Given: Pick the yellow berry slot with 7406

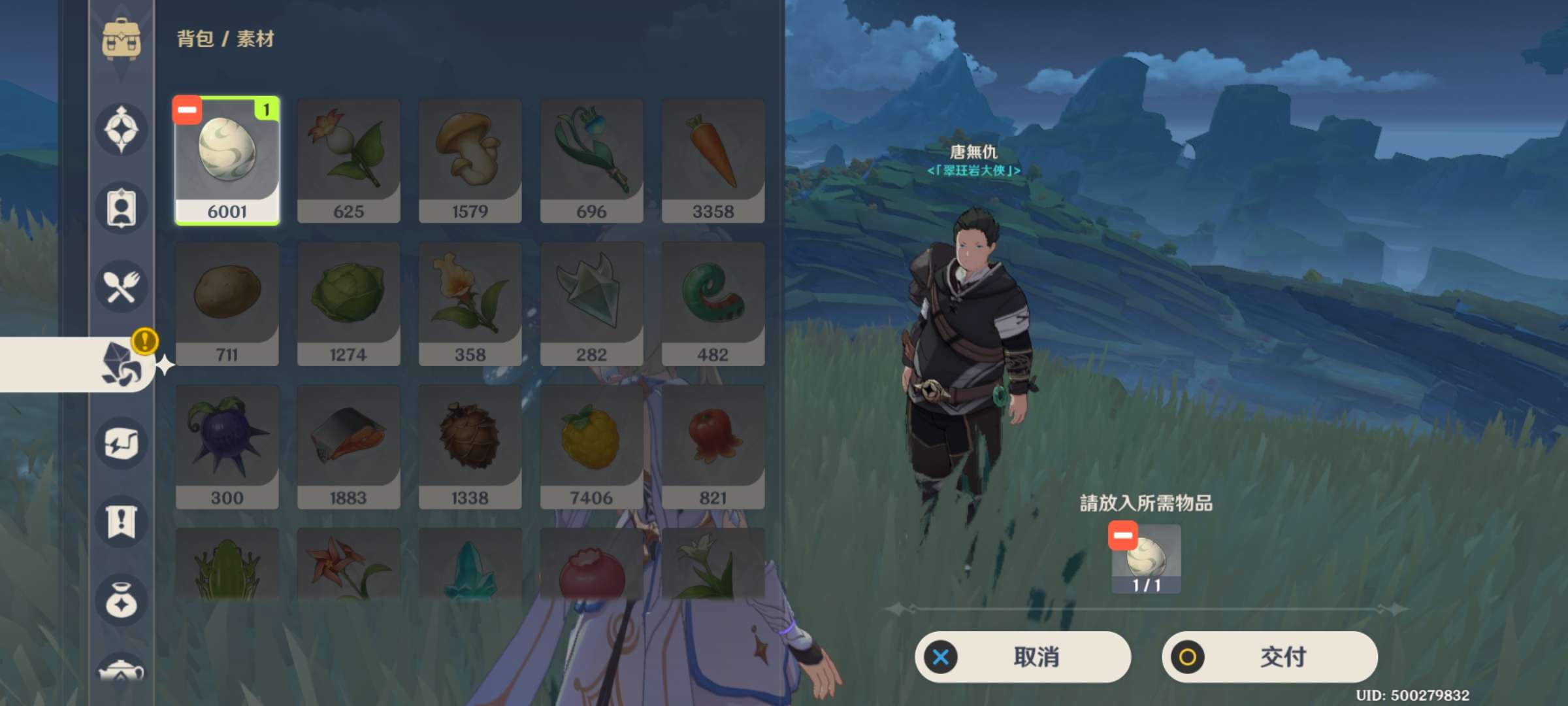Looking at the screenshot, I should [x=591, y=448].
